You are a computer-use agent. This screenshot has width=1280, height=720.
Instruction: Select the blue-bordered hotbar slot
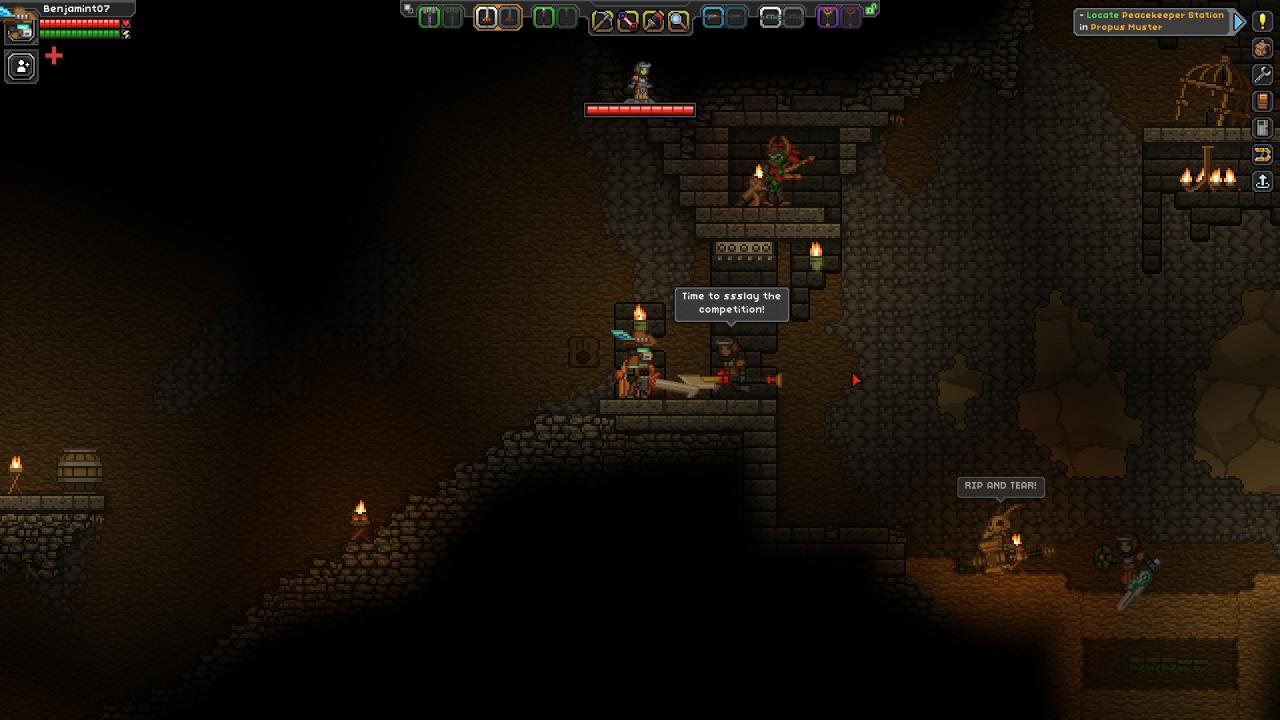pos(713,17)
